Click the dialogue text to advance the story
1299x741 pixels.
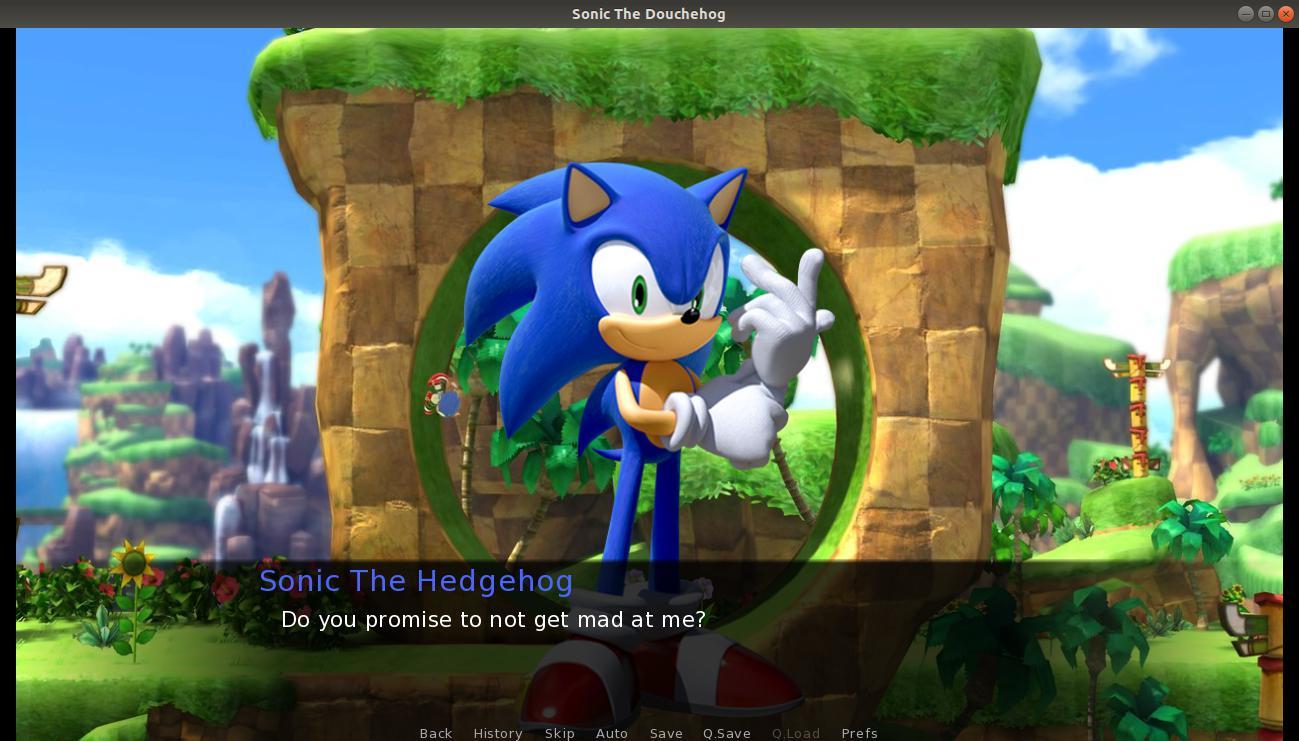click(x=493, y=620)
